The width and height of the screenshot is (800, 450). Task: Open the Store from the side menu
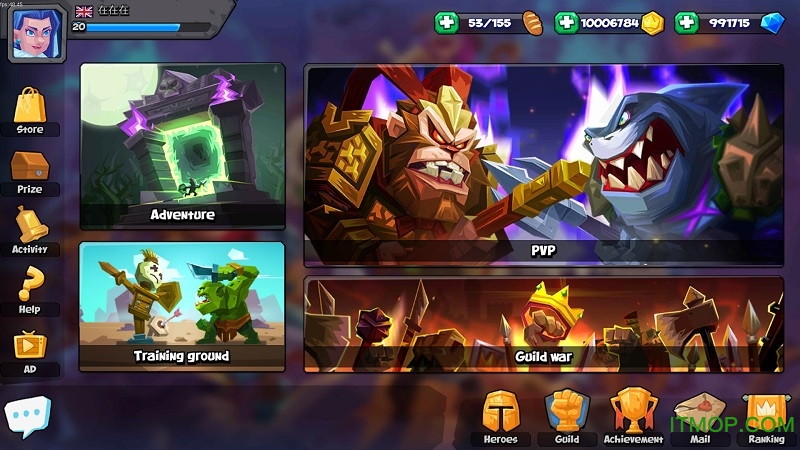[29, 108]
